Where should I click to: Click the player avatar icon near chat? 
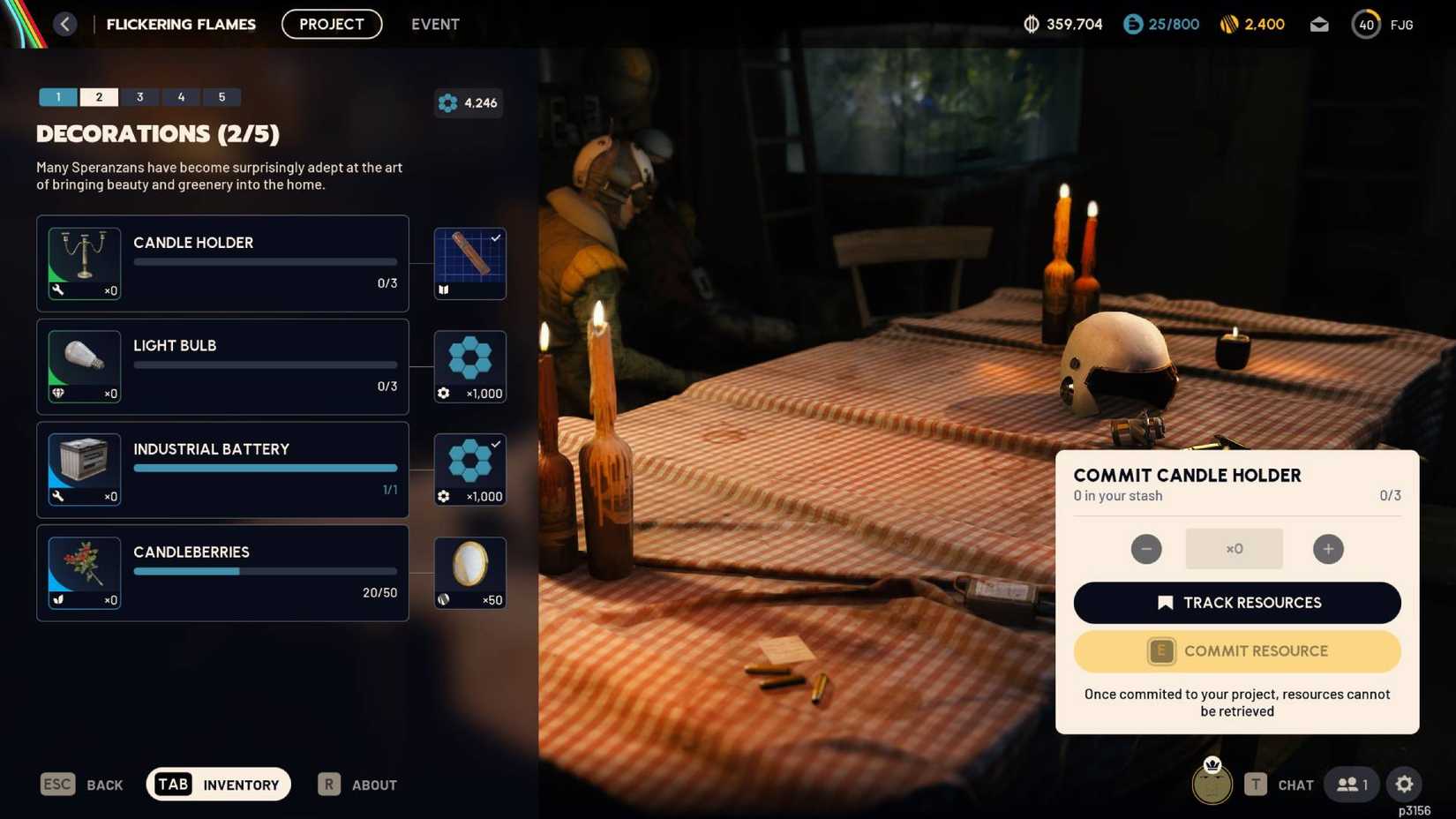pos(1212,784)
